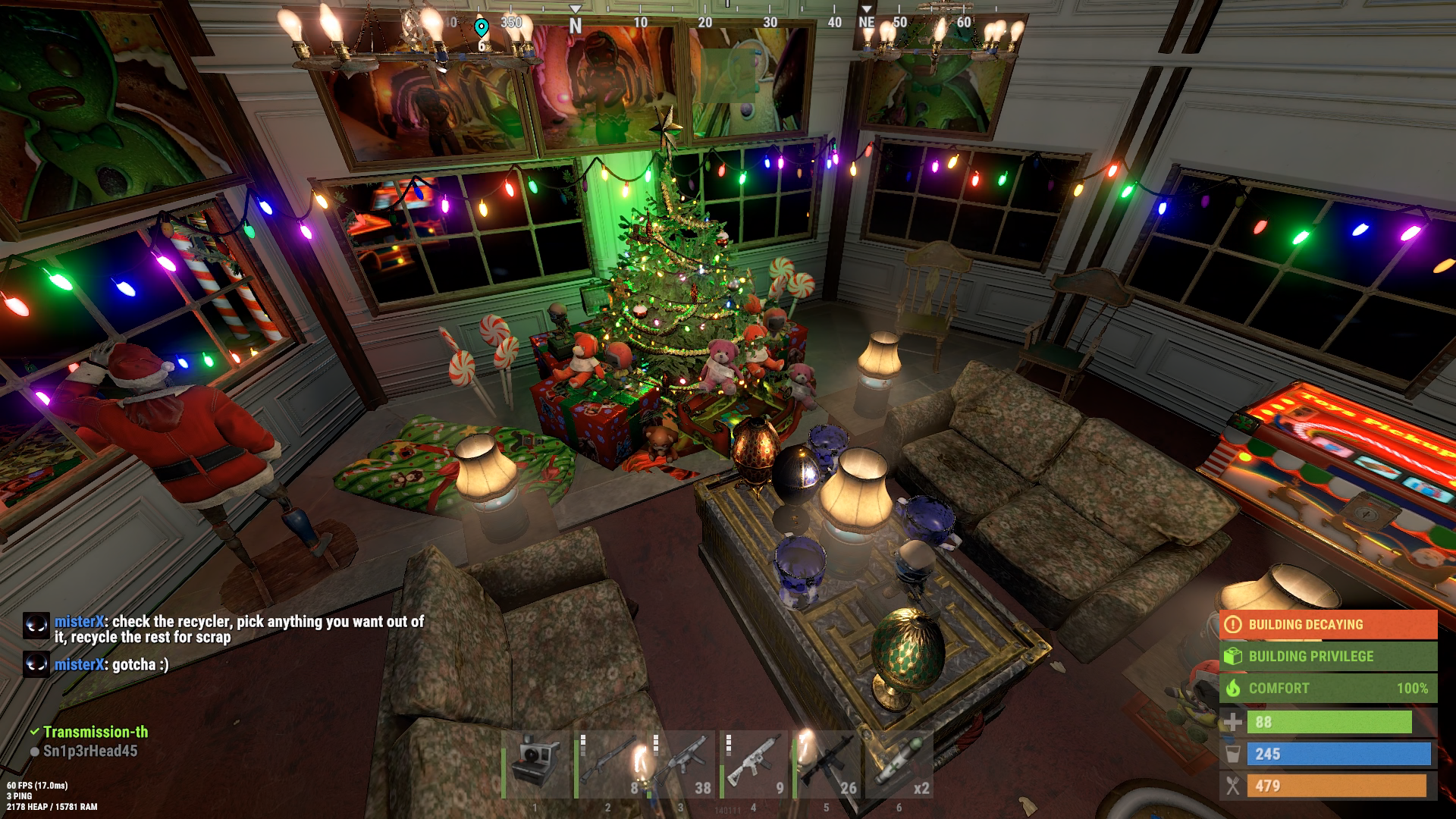Click the Comfort 100% status indicator

point(1328,689)
